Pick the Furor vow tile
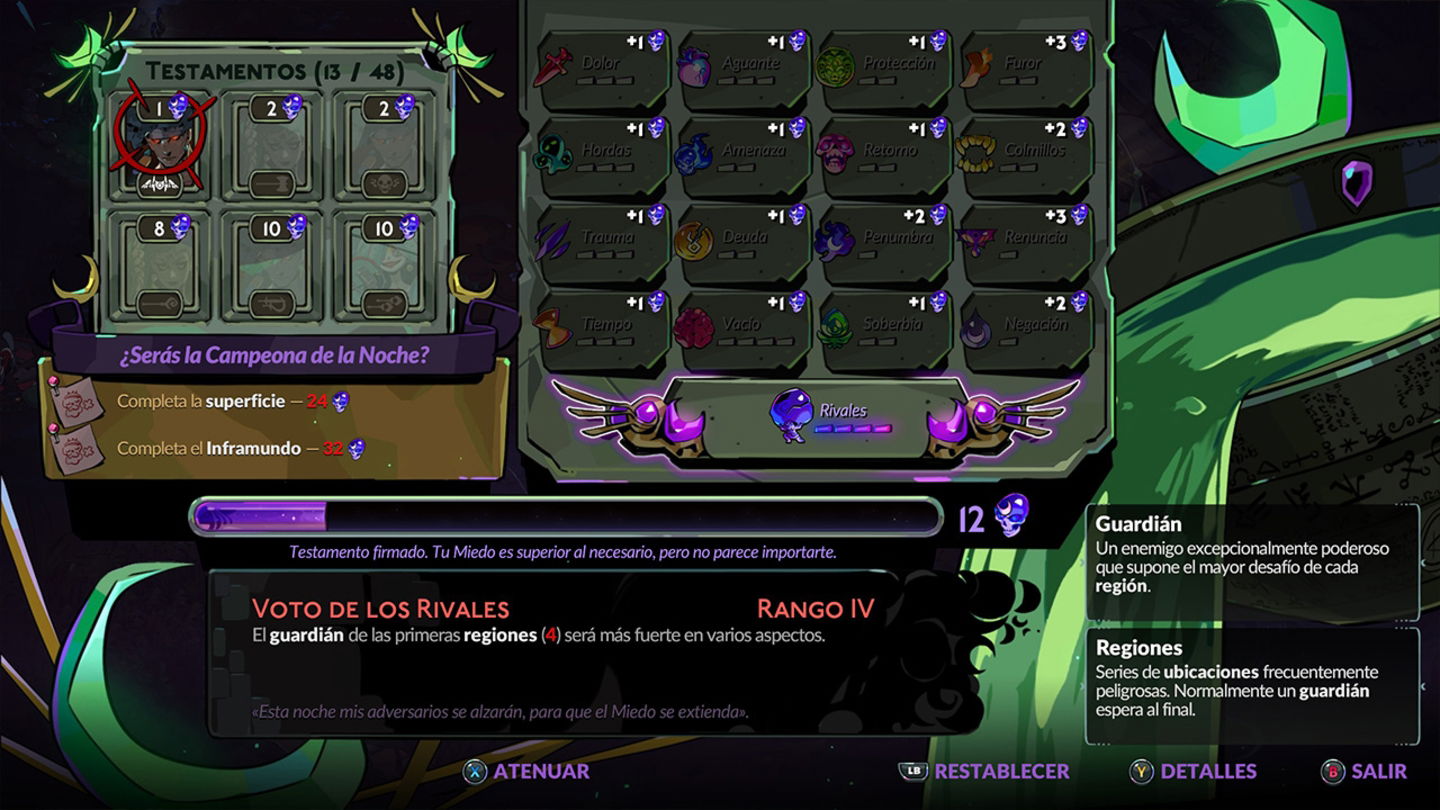This screenshot has width=1440, height=810. 1025,70
